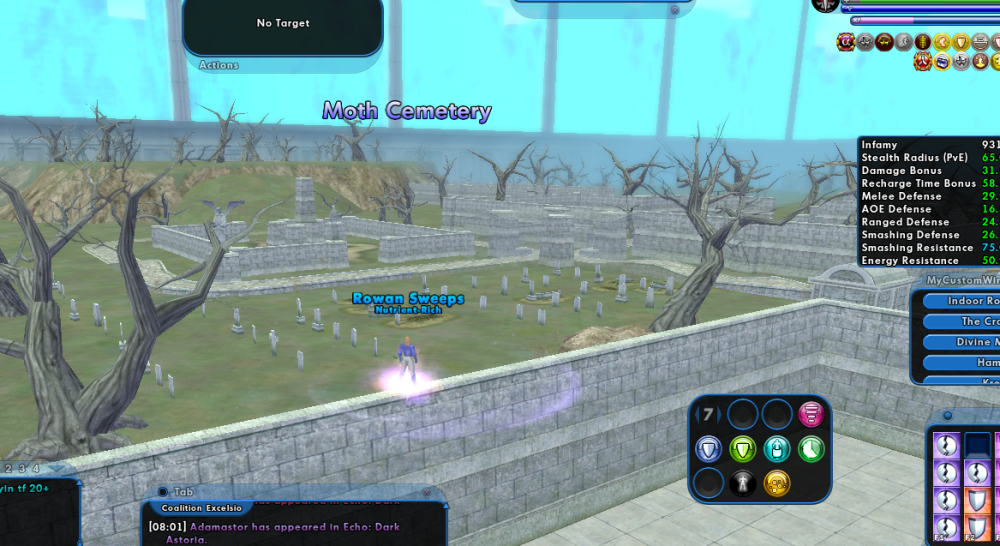Viewport: 1000px width, 546px height.
Task: Activate the green shield power
Action: pyautogui.click(x=742, y=449)
